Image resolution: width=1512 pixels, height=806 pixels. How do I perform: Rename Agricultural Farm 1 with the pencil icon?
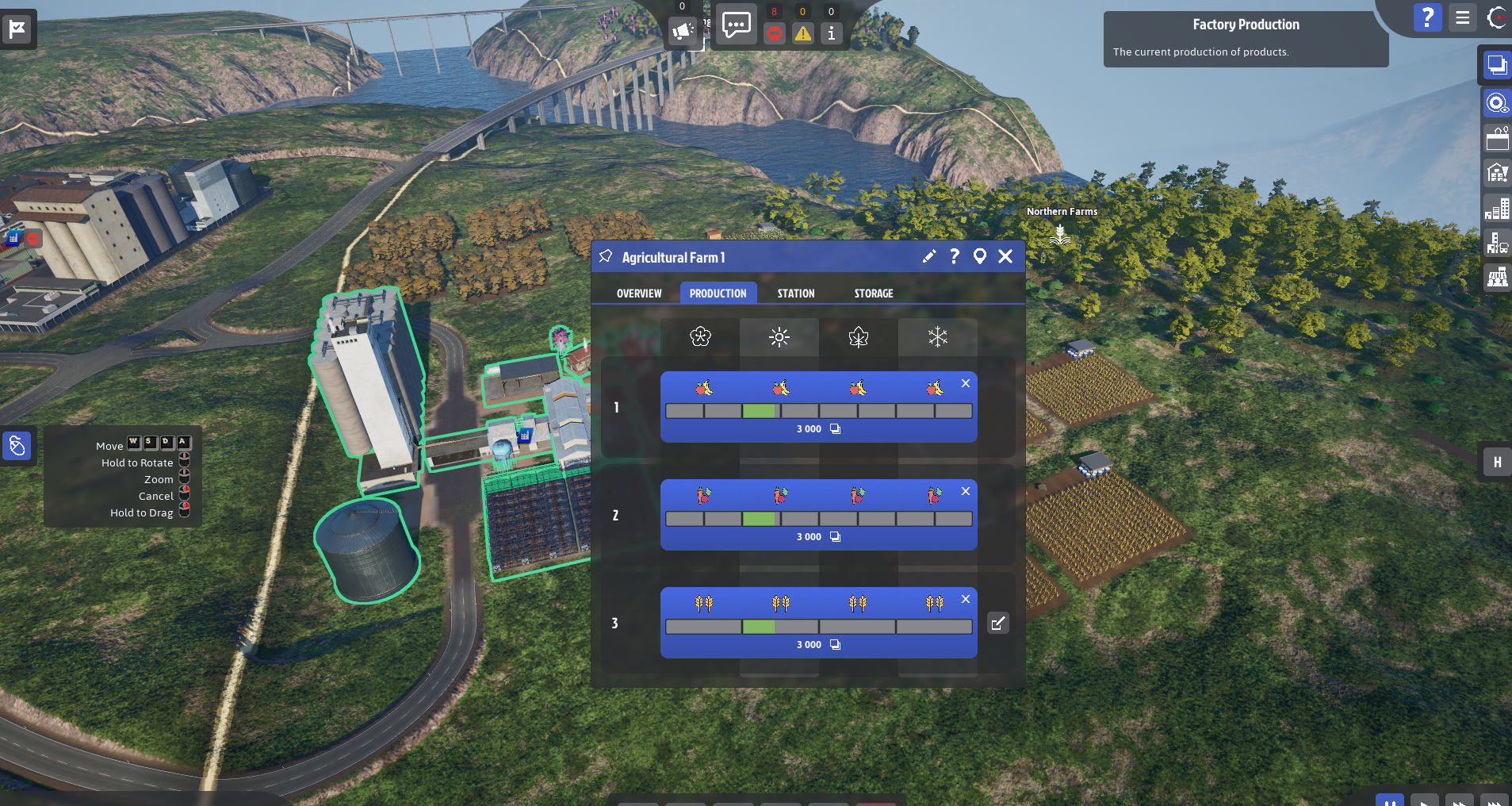(928, 256)
